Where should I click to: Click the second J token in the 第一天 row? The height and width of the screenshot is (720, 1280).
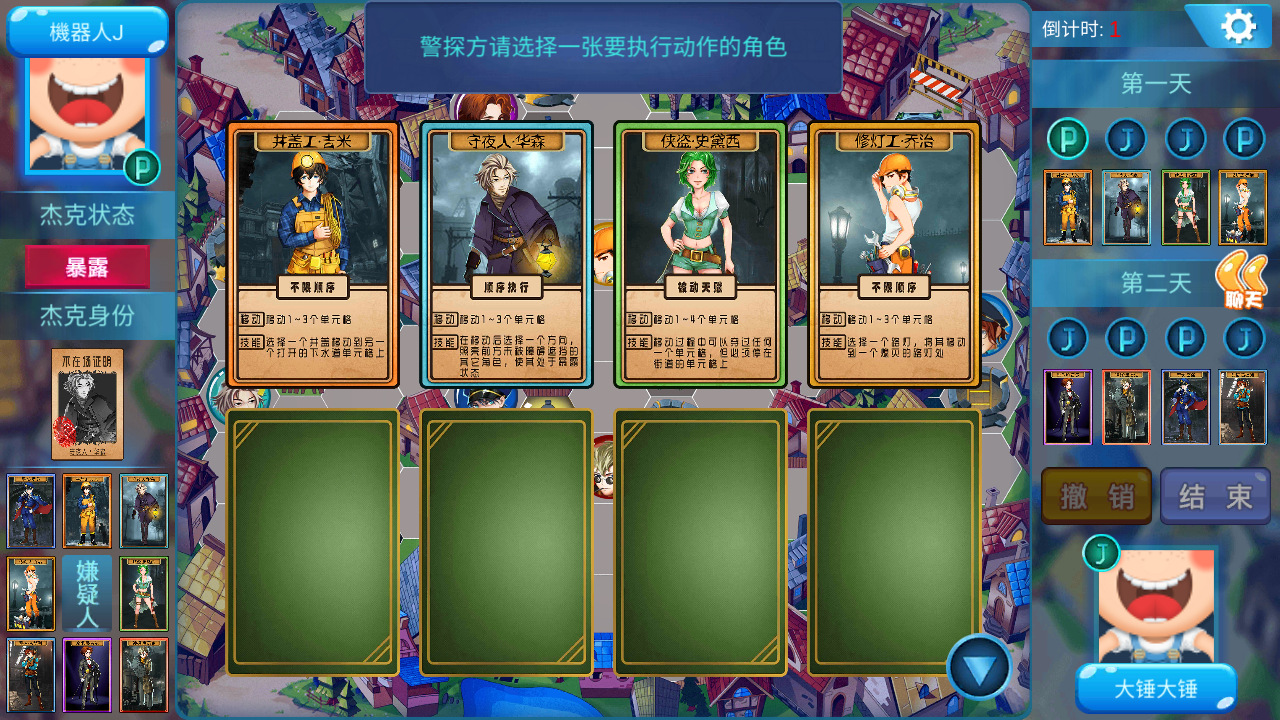(x=1126, y=138)
